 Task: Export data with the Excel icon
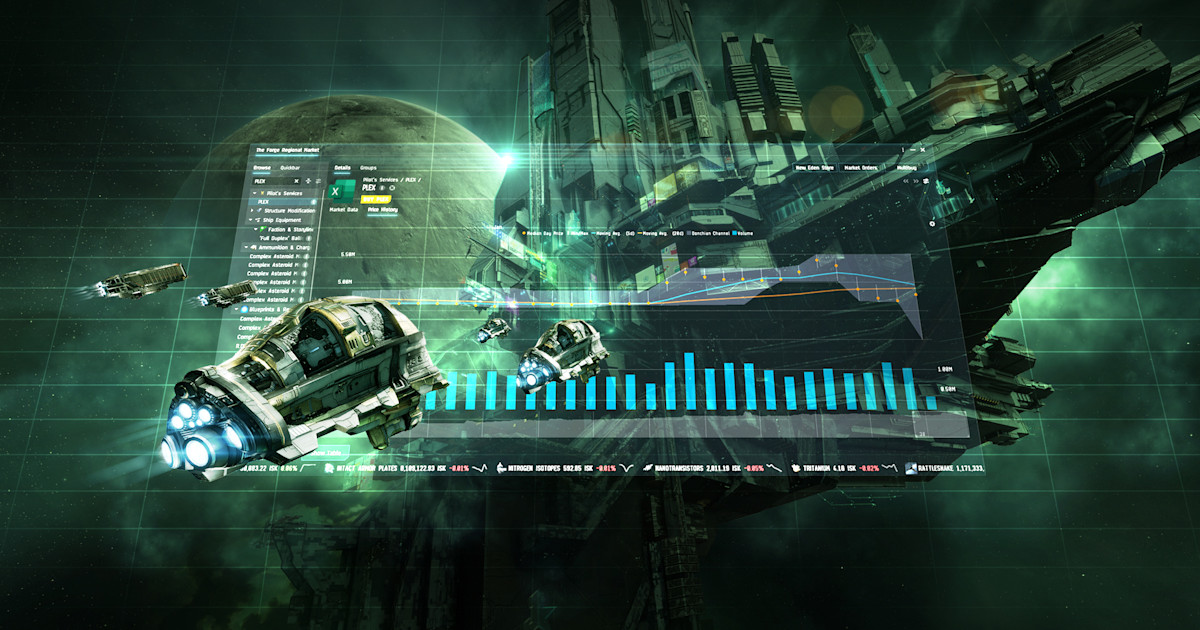(339, 190)
